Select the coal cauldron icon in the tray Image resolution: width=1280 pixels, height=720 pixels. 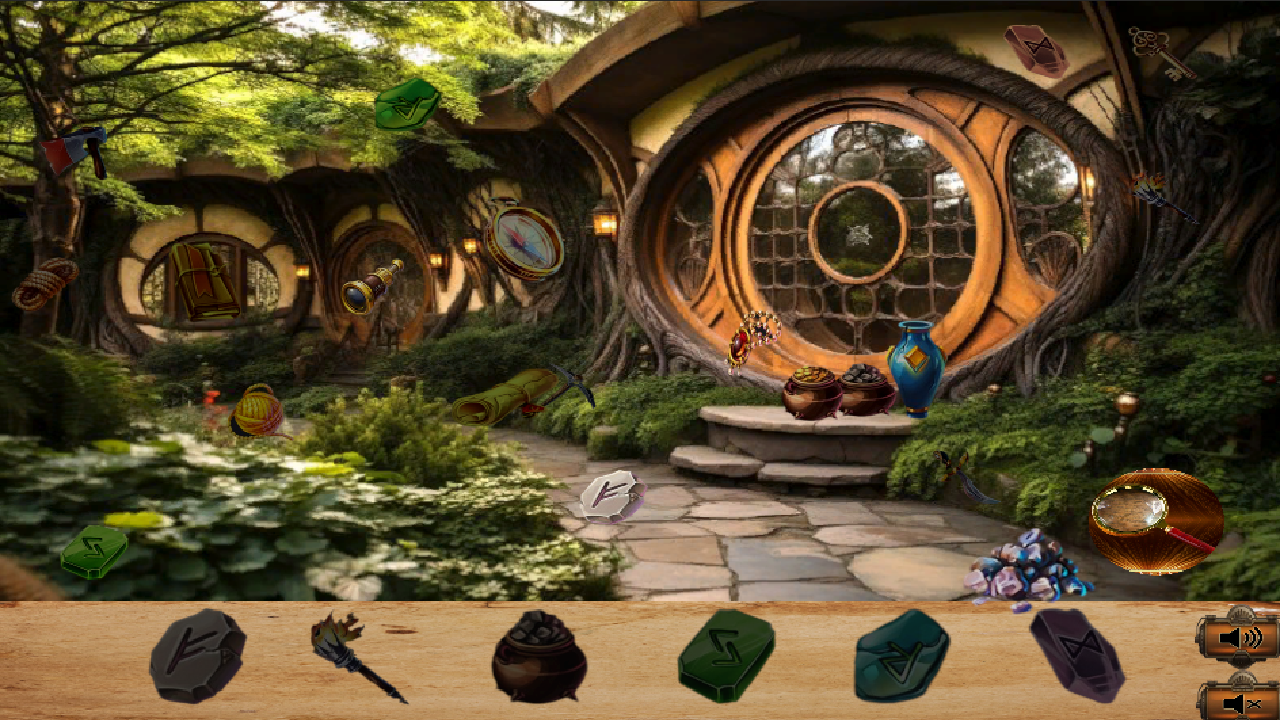tap(537, 665)
